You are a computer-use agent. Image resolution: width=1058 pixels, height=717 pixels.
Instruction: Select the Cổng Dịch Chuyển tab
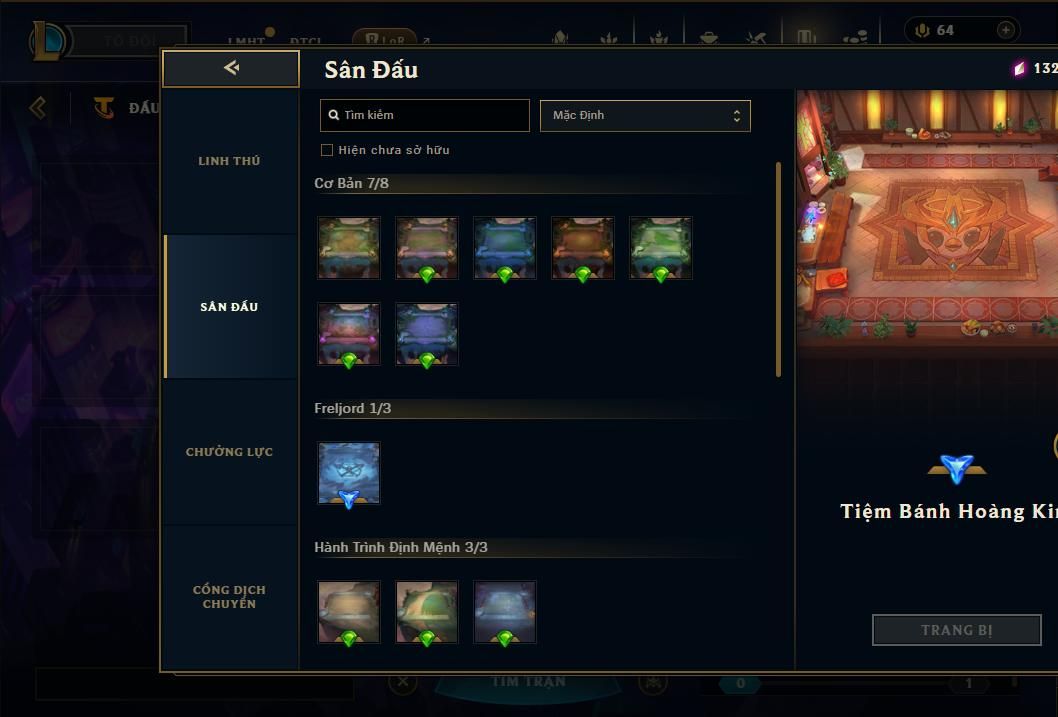229,597
